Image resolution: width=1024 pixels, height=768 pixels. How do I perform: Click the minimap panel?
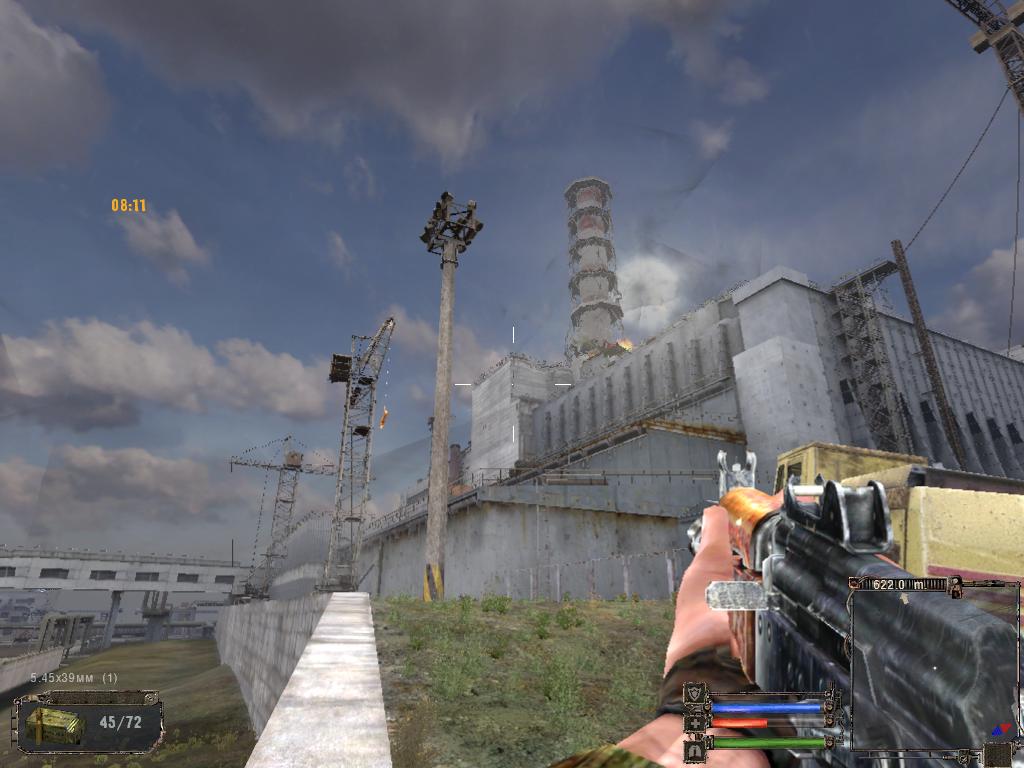(x=933, y=664)
